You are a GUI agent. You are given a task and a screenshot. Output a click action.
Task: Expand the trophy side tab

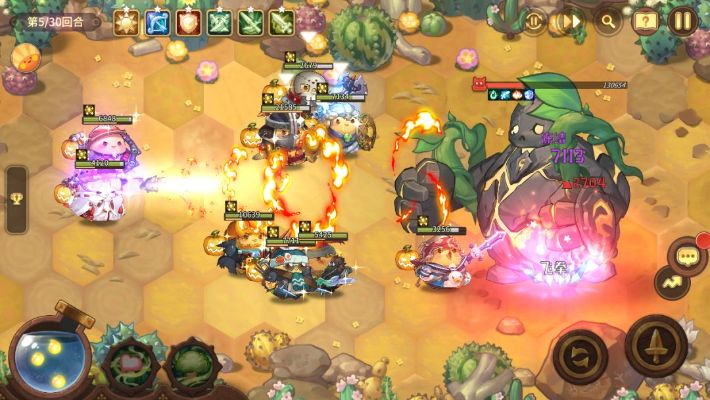16,200
